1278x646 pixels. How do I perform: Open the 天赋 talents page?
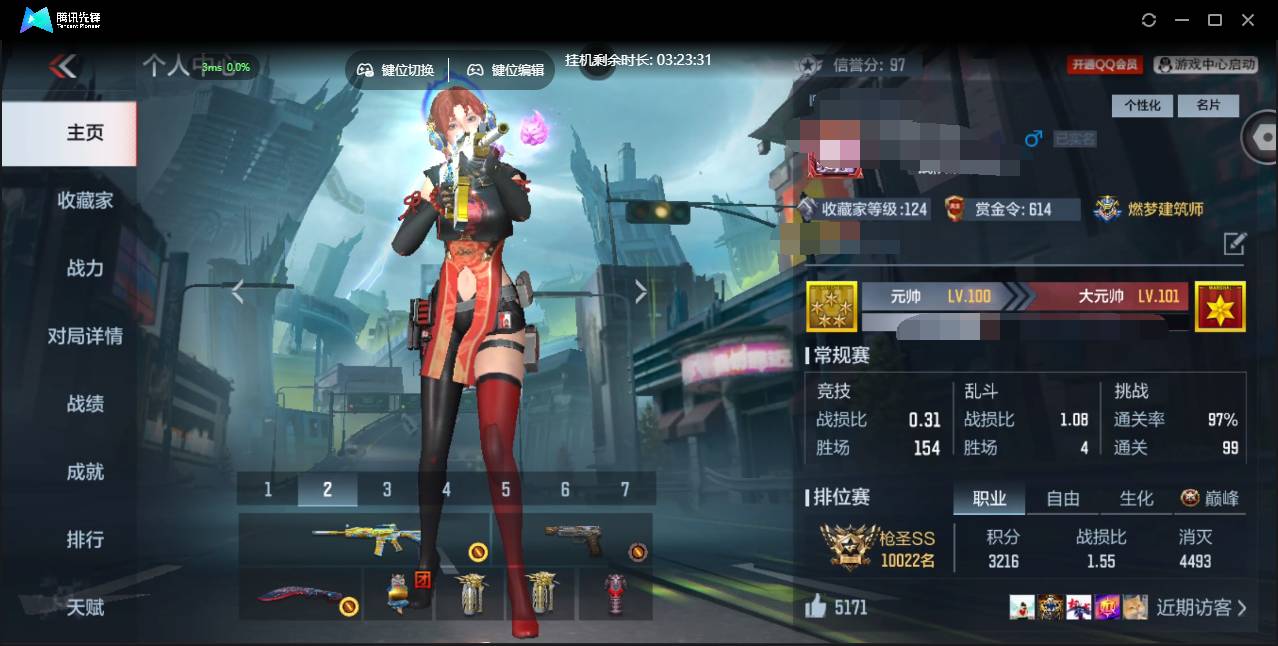[x=85, y=607]
